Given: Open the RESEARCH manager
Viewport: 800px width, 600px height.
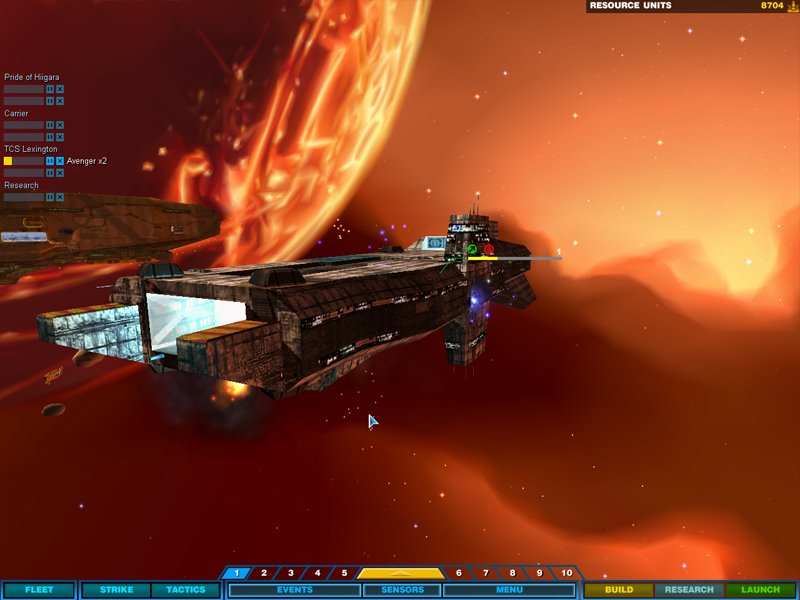Looking at the screenshot, I should point(689,590).
